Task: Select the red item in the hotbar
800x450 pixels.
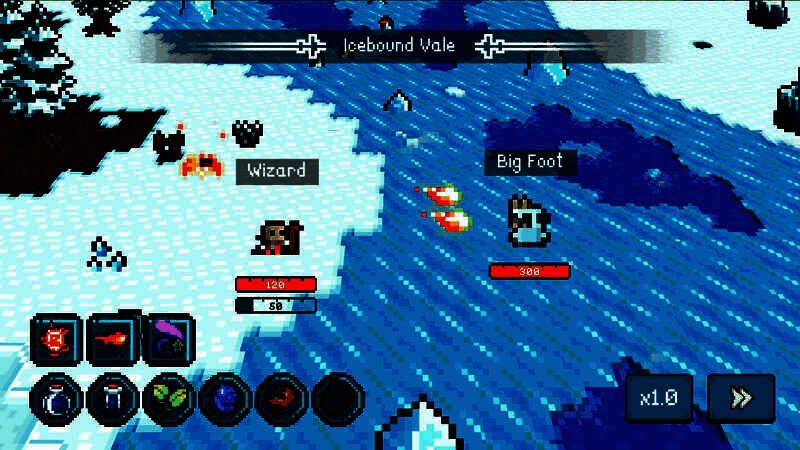Action: tap(281, 400)
